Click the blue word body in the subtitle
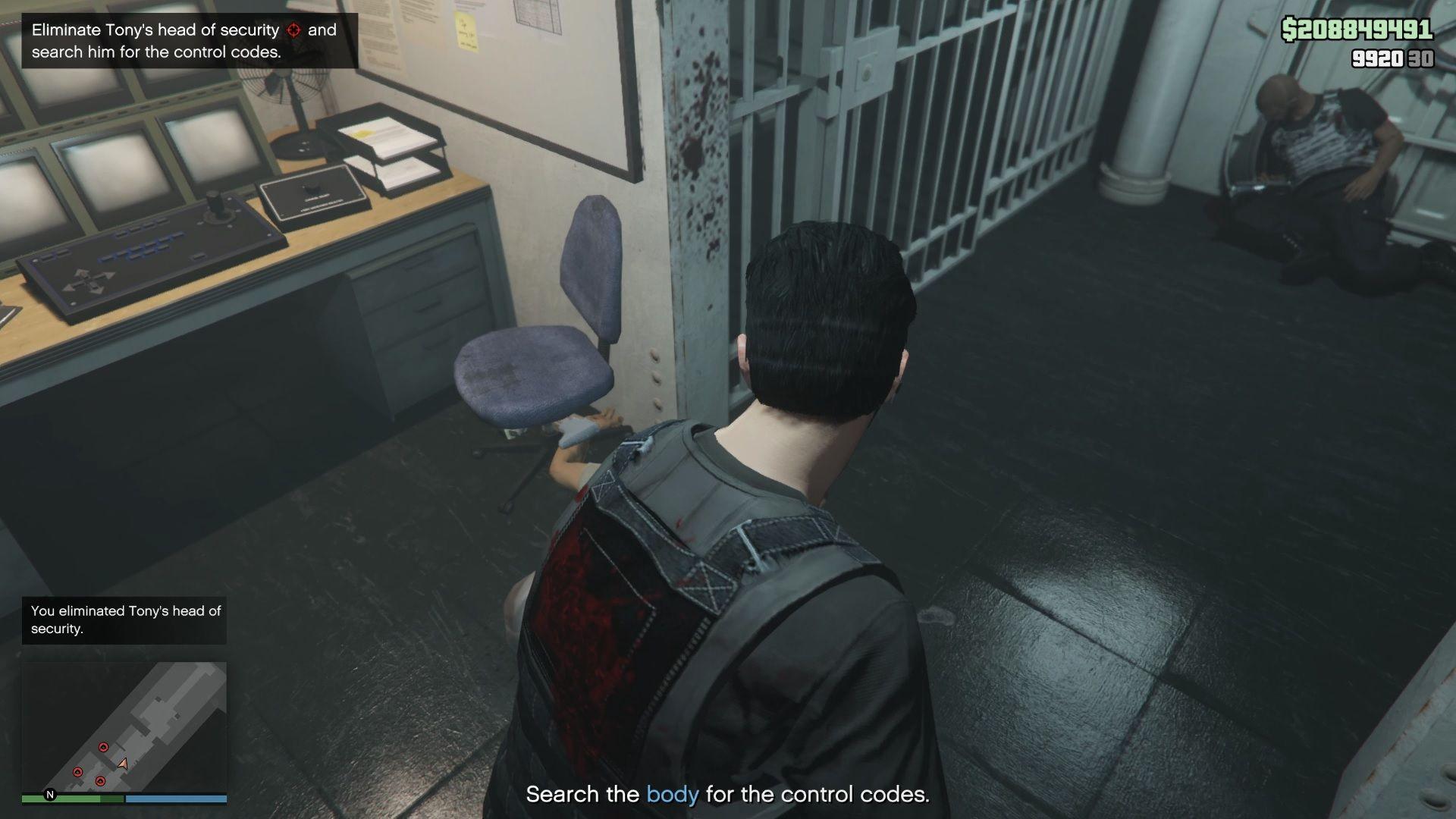The height and width of the screenshot is (819, 1456). coord(670,795)
